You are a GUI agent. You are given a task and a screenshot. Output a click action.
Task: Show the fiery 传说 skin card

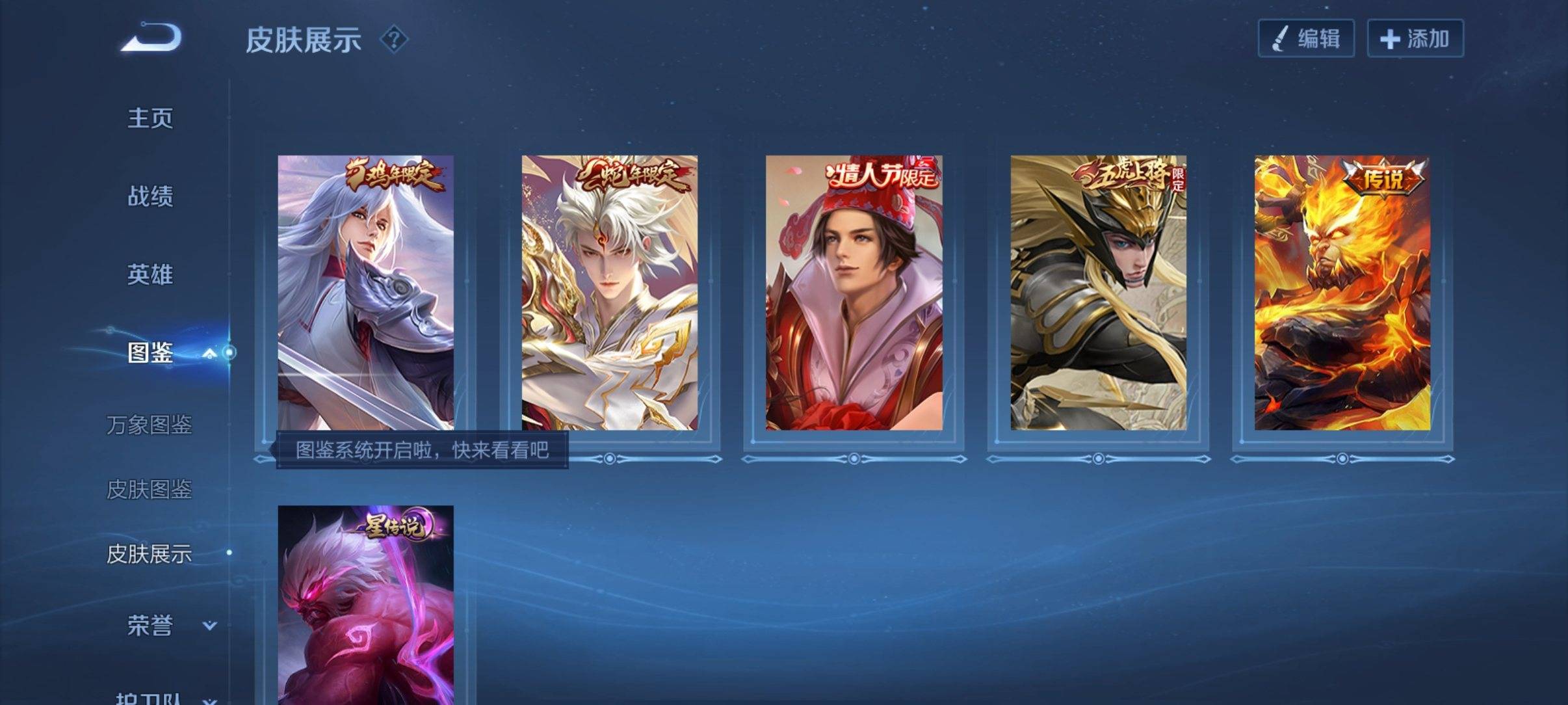tap(1342, 293)
